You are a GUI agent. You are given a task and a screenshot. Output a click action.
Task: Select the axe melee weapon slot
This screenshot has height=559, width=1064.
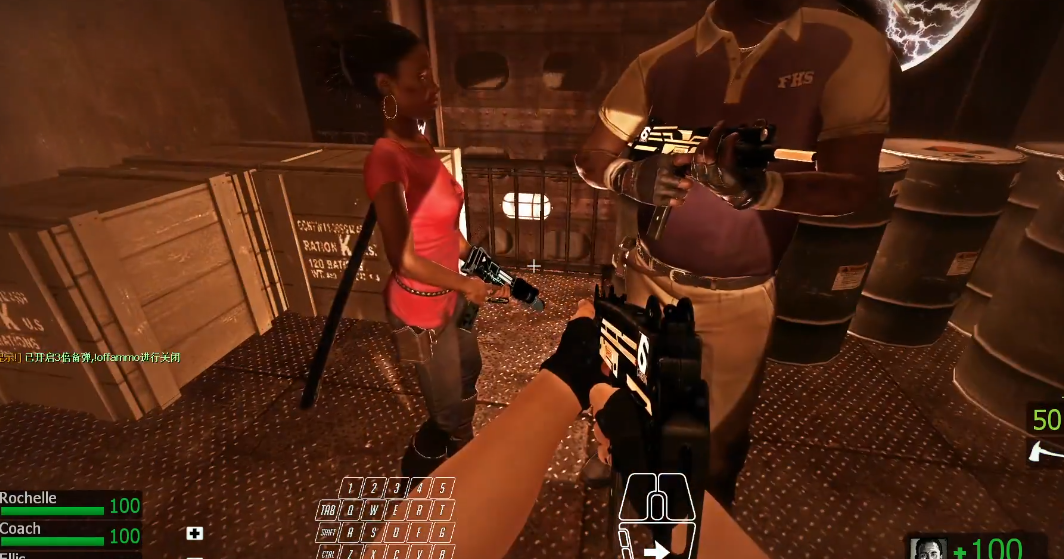point(1047,451)
